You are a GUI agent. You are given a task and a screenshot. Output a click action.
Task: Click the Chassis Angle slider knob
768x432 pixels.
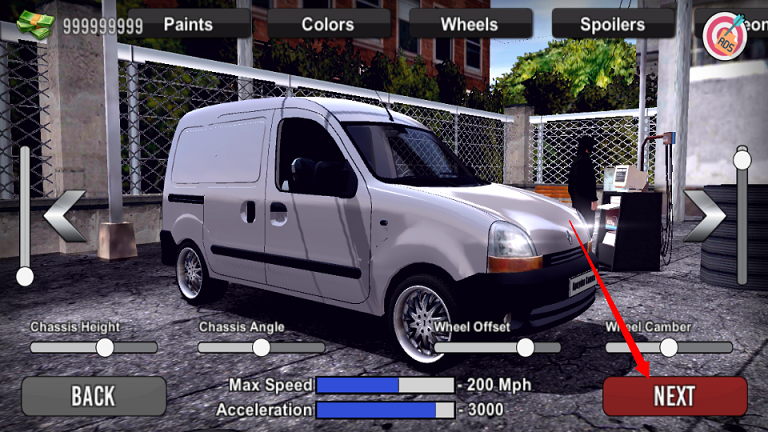point(261,347)
